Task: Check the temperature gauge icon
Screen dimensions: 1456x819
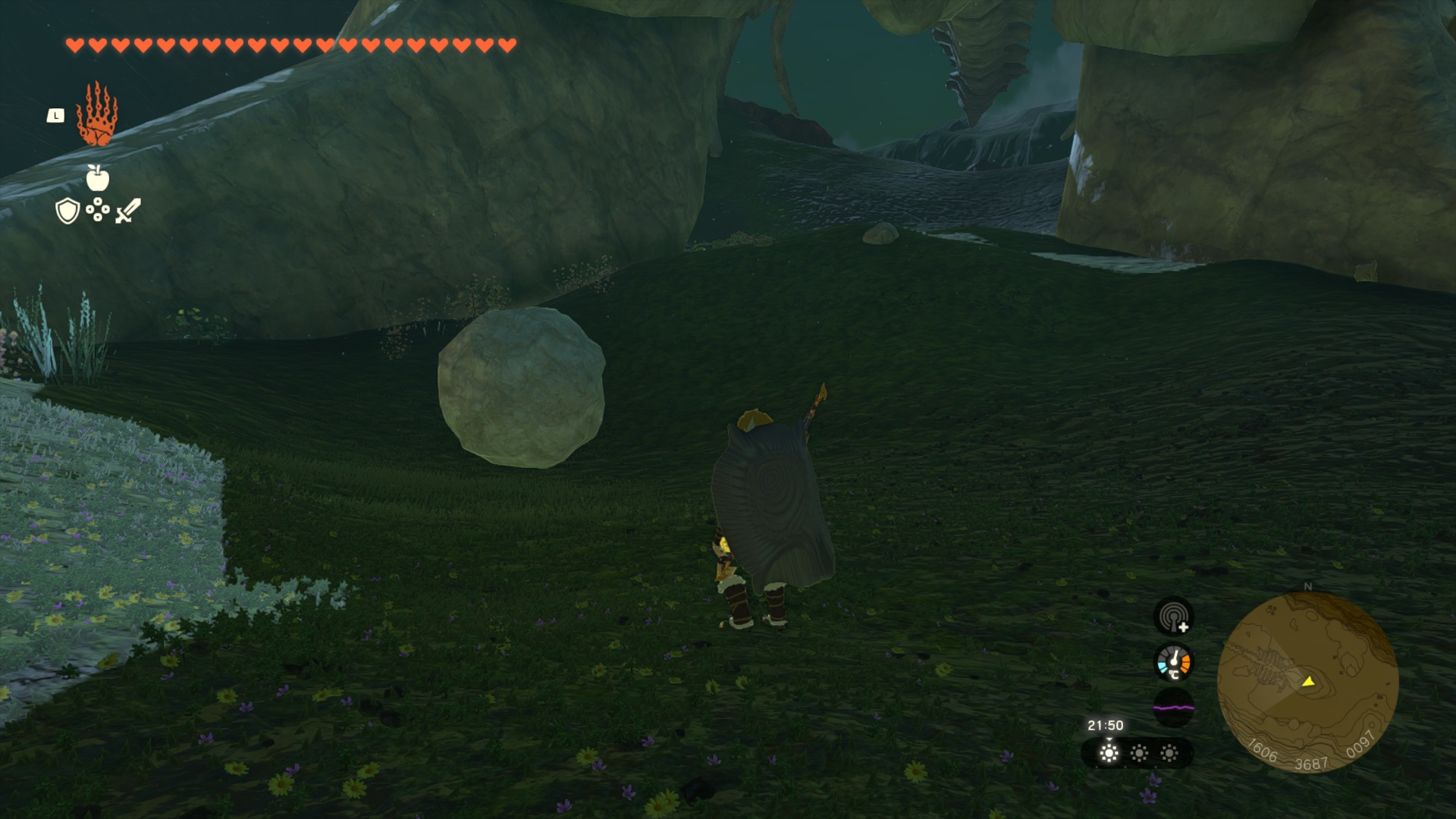Action: 1173,662
